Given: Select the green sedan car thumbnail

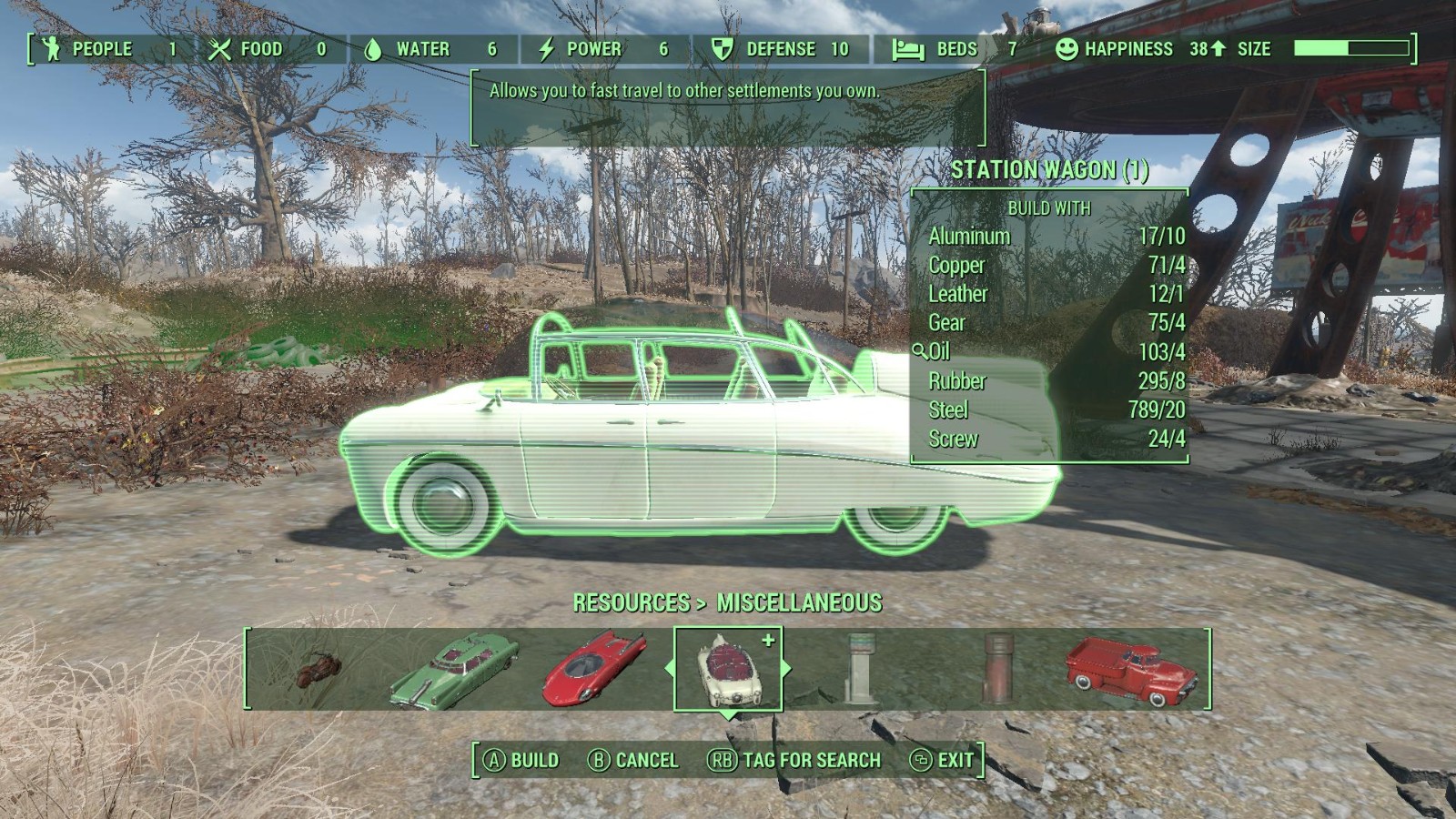Looking at the screenshot, I should point(455,671).
